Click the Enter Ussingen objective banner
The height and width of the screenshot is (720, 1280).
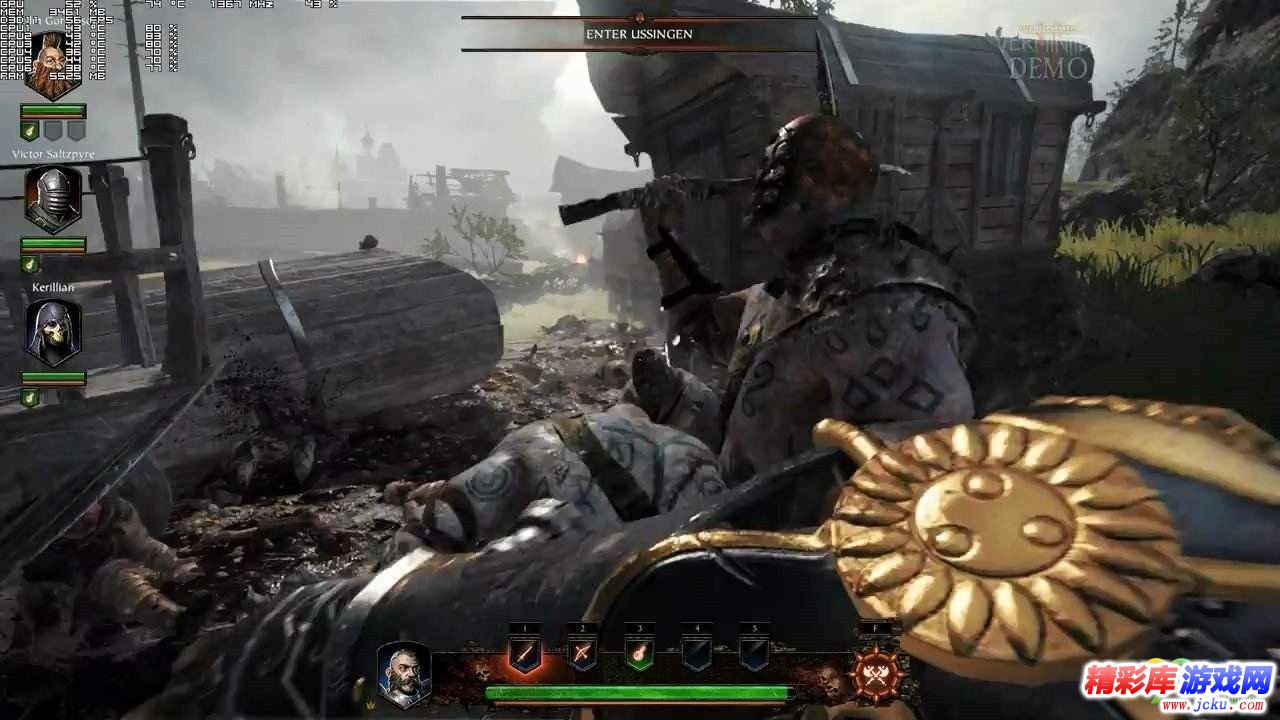[639, 34]
